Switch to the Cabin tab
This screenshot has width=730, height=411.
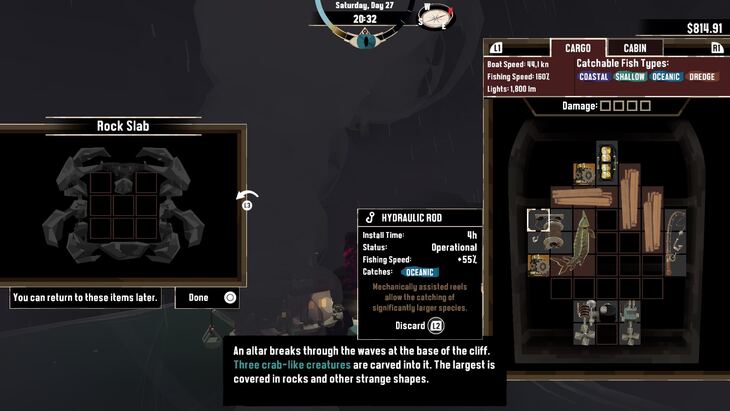(635, 48)
